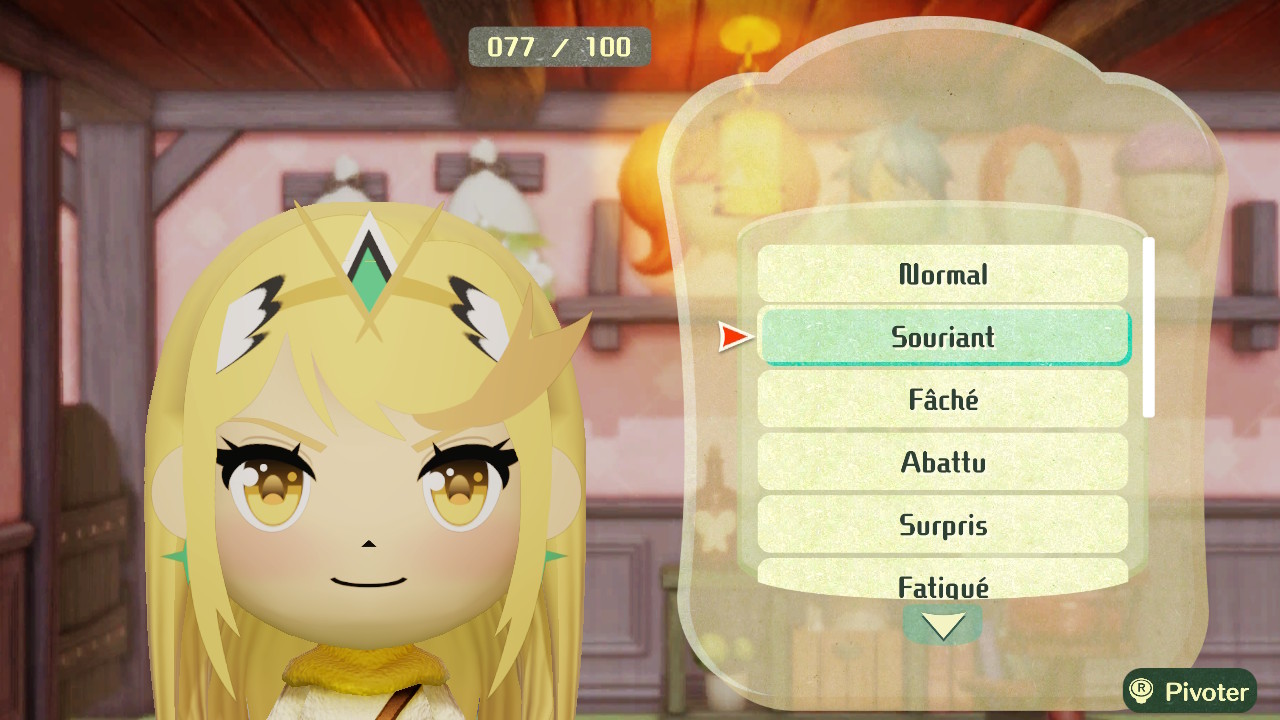The height and width of the screenshot is (720, 1280).
Task: Choose the Surpris expression option
Action: tap(943, 524)
